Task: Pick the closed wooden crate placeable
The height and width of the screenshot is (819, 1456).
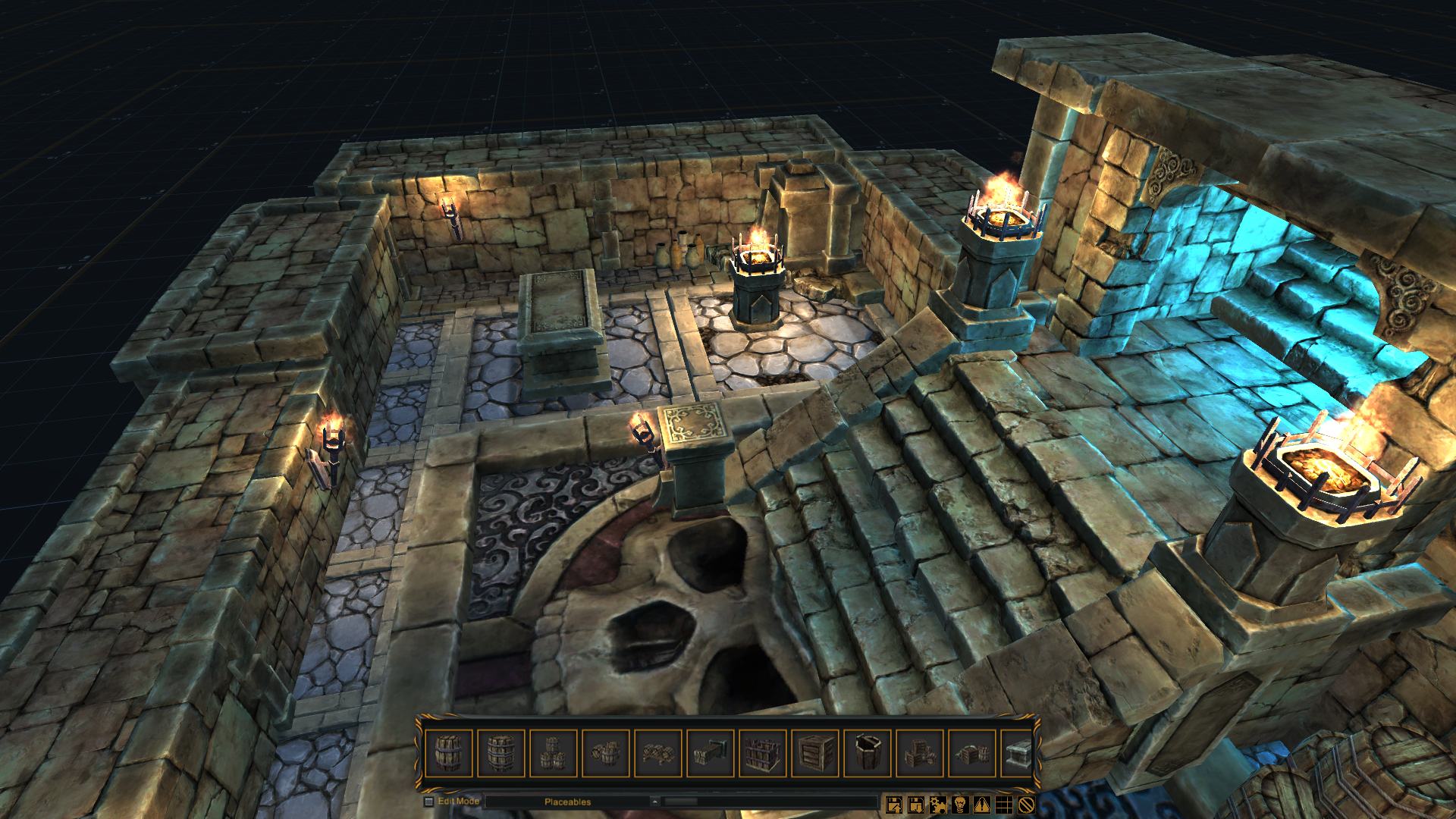Action: (815, 753)
